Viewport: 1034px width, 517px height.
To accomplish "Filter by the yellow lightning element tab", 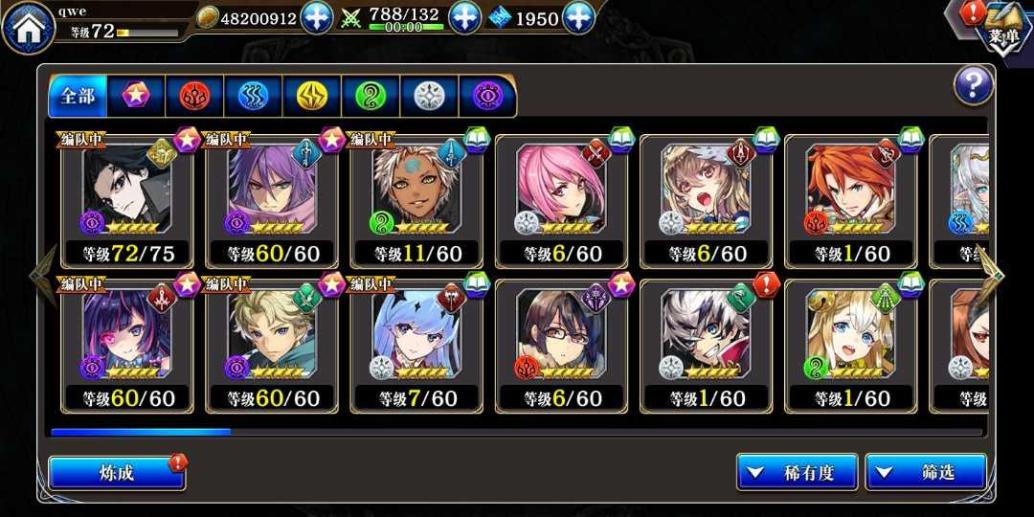I will [x=311, y=96].
